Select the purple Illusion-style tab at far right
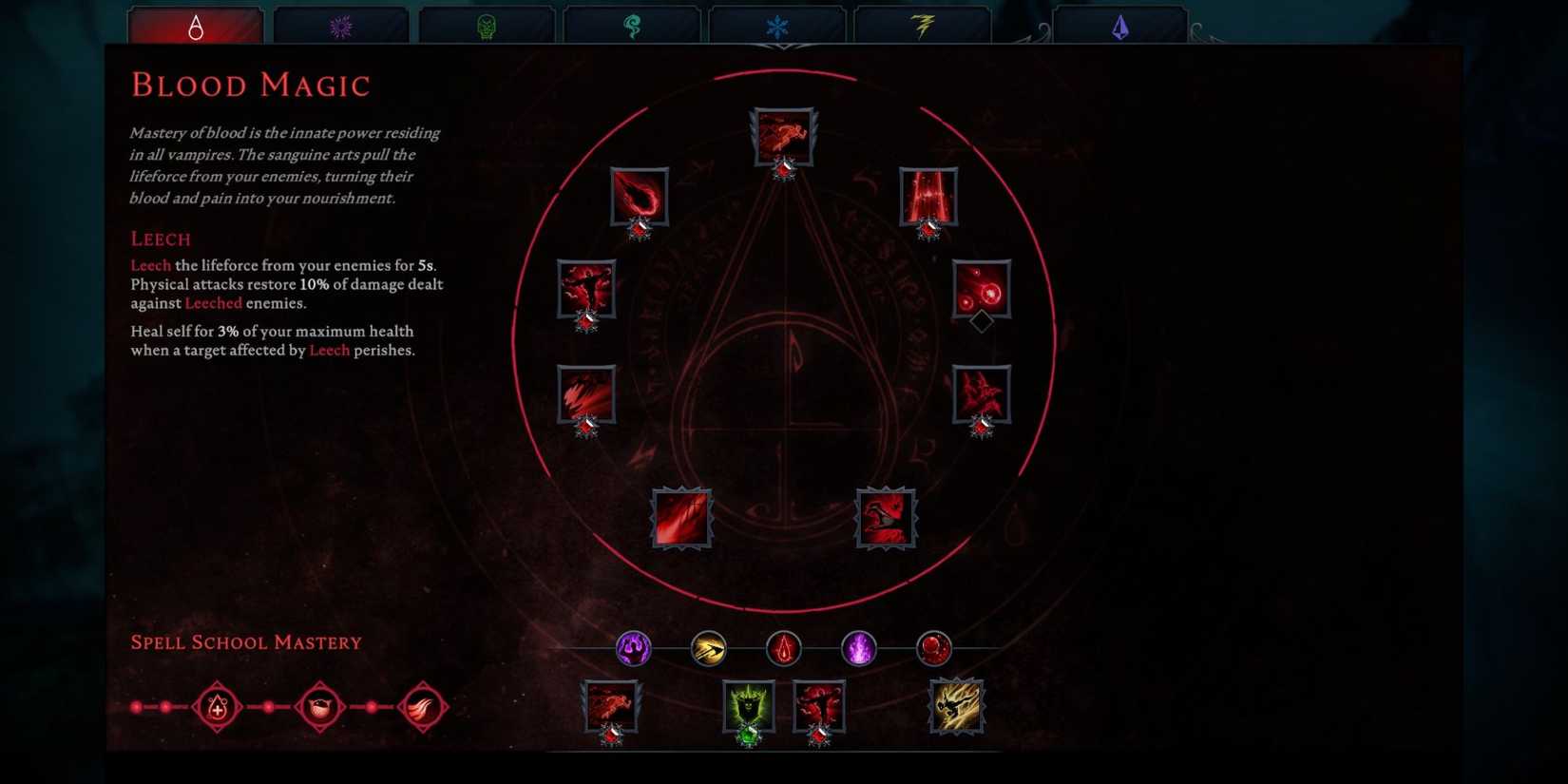The width and height of the screenshot is (1568, 784). (x=1121, y=26)
